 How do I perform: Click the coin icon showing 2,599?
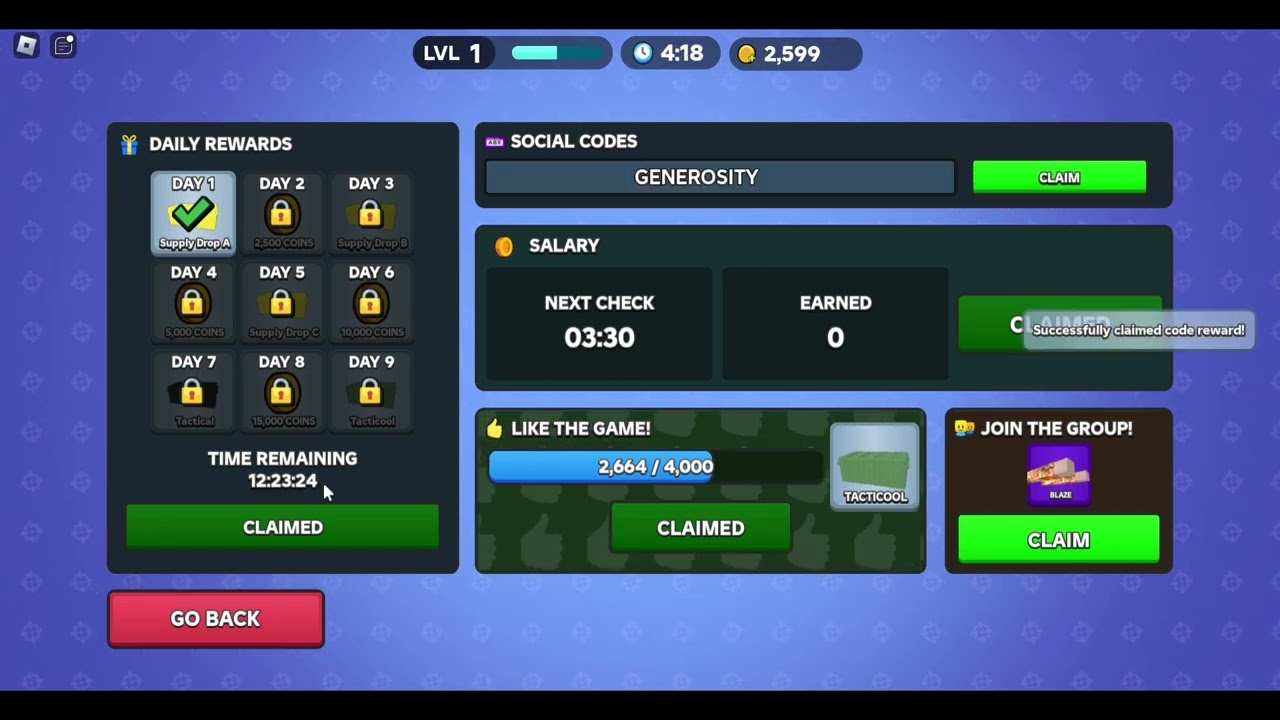747,54
